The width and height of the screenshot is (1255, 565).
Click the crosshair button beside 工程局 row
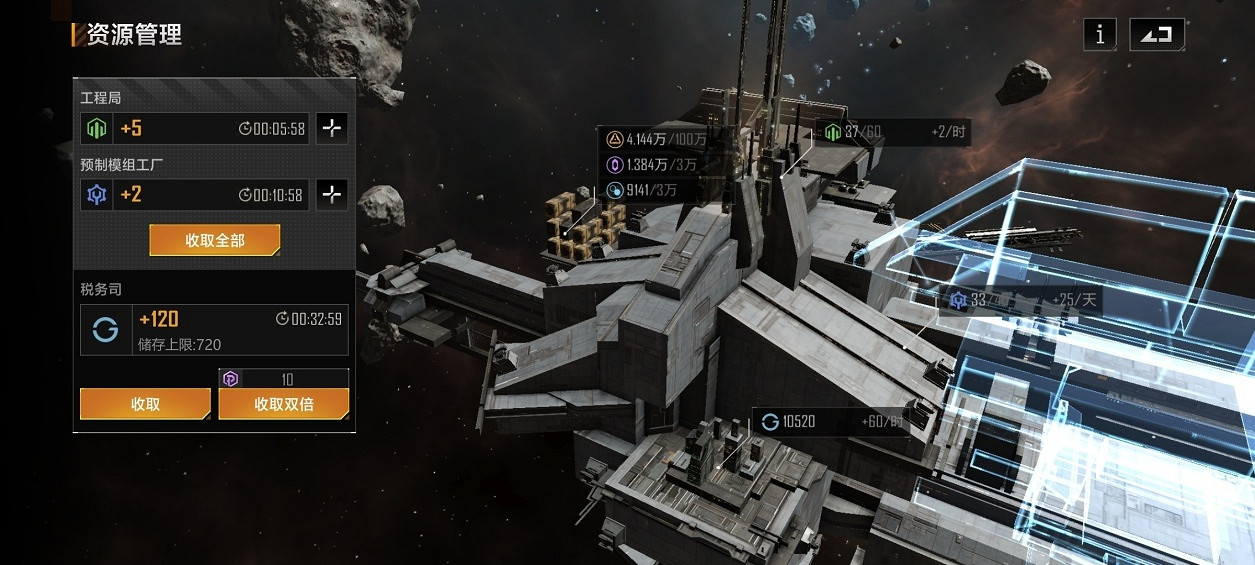(332, 128)
